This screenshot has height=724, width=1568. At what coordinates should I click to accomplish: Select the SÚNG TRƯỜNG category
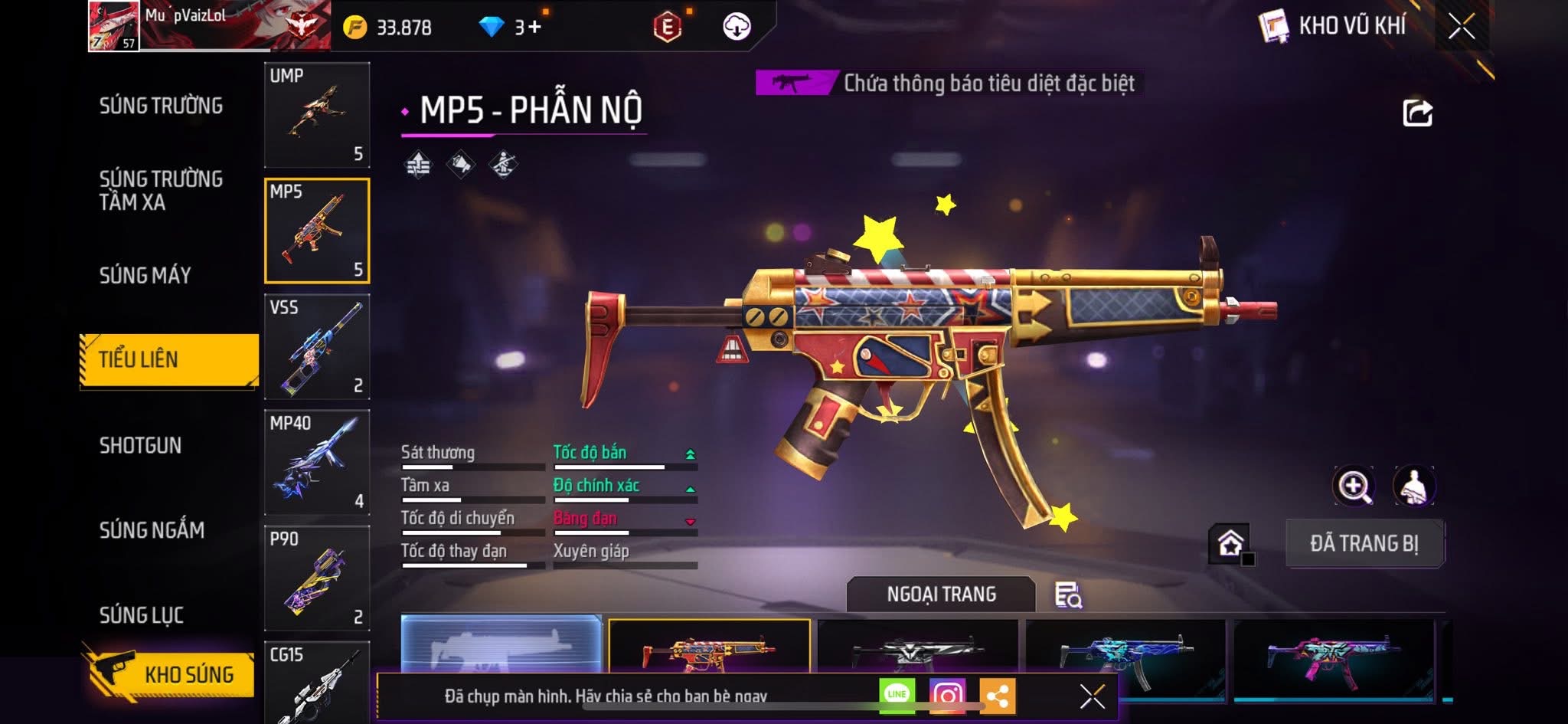pos(161,106)
